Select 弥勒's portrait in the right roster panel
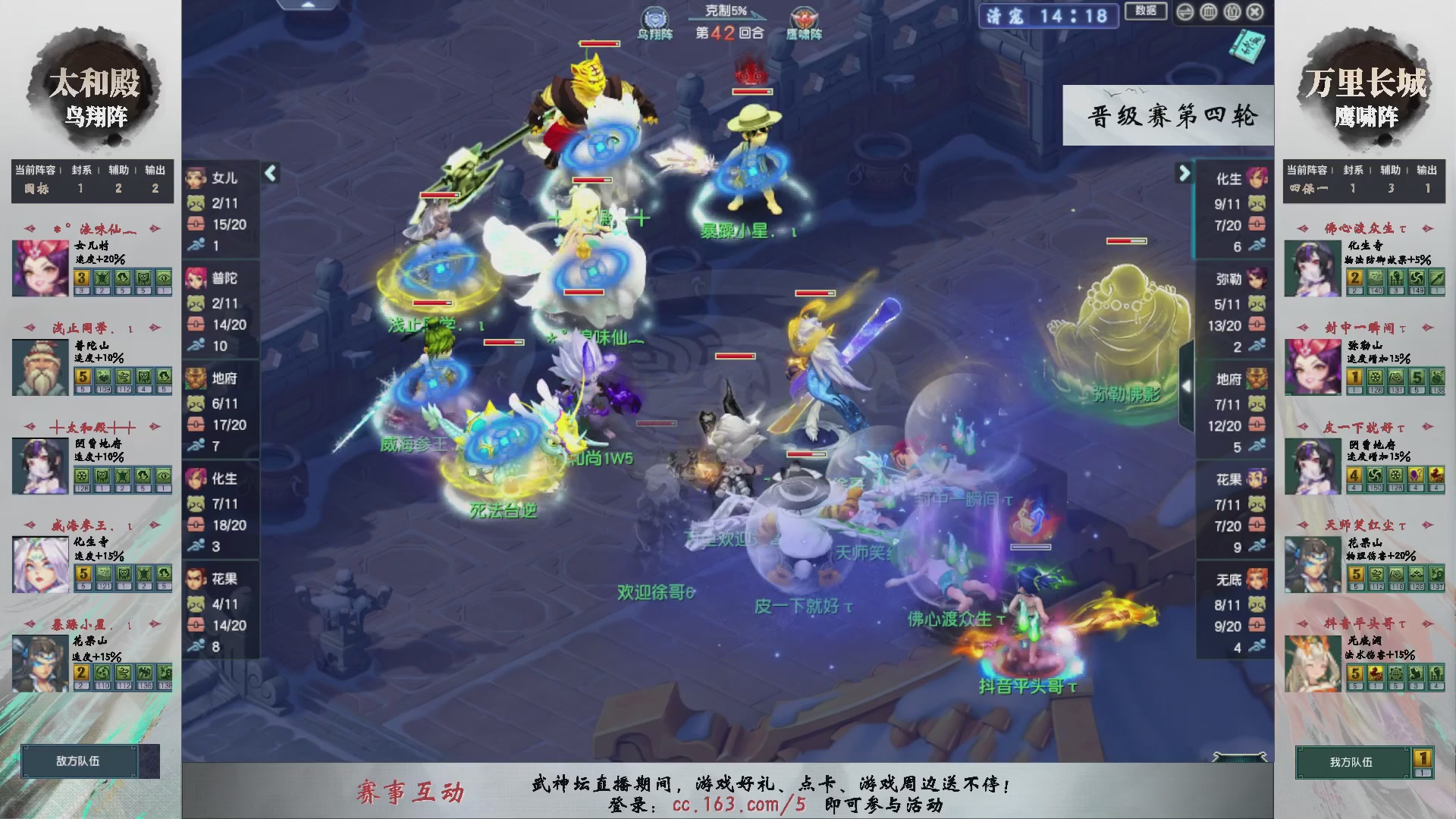This screenshot has height=819, width=1456. [1258, 279]
